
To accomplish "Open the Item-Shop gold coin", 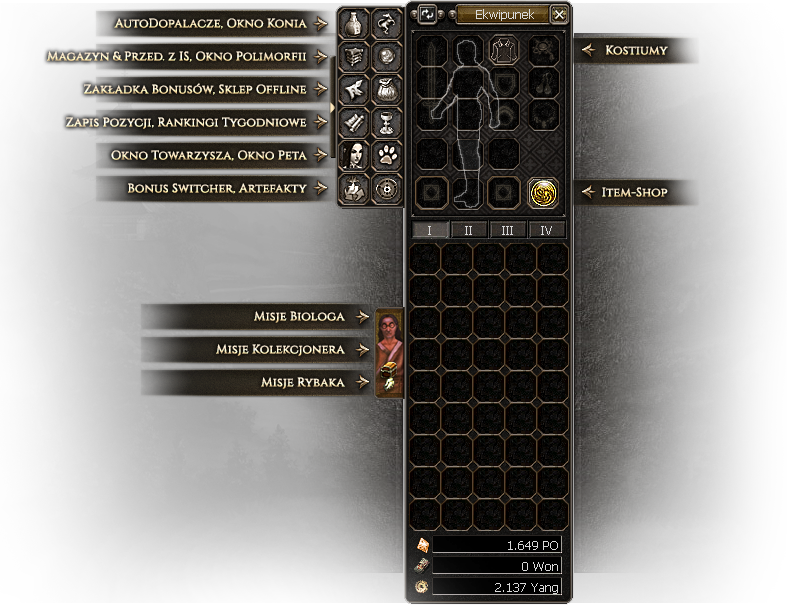I will [x=543, y=191].
